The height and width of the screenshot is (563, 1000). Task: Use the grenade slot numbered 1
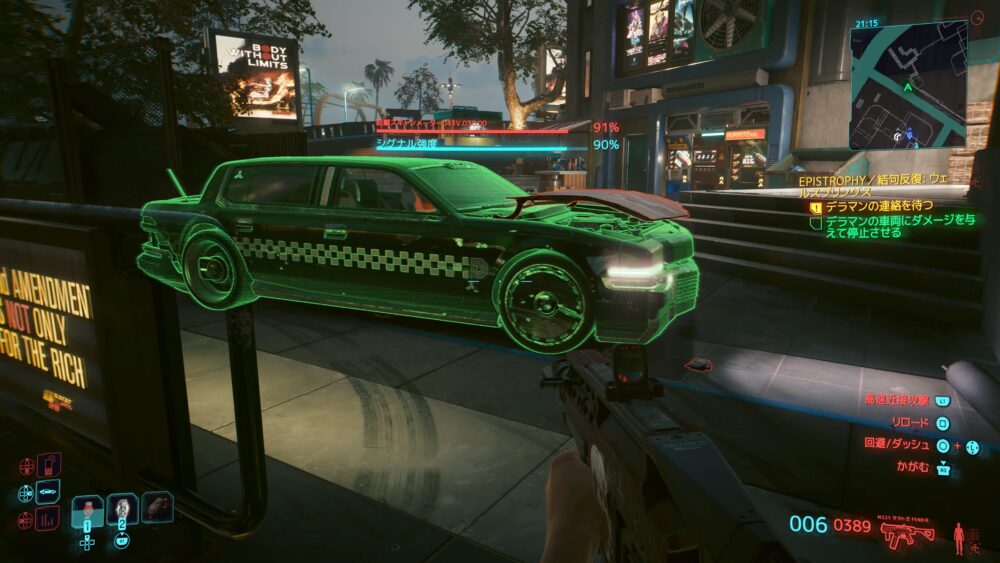(87, 511)
